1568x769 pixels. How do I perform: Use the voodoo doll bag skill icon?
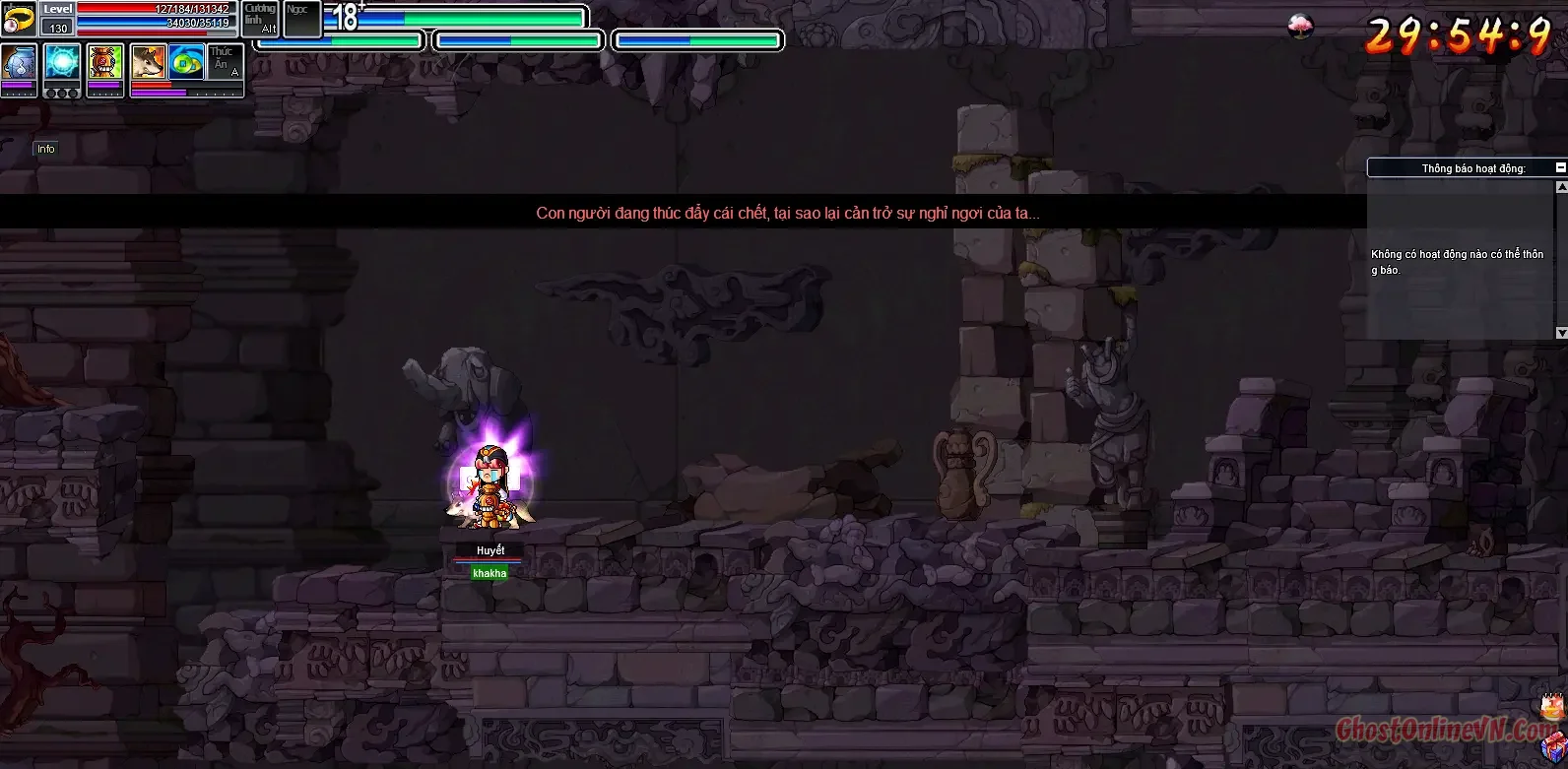(103, 61)
